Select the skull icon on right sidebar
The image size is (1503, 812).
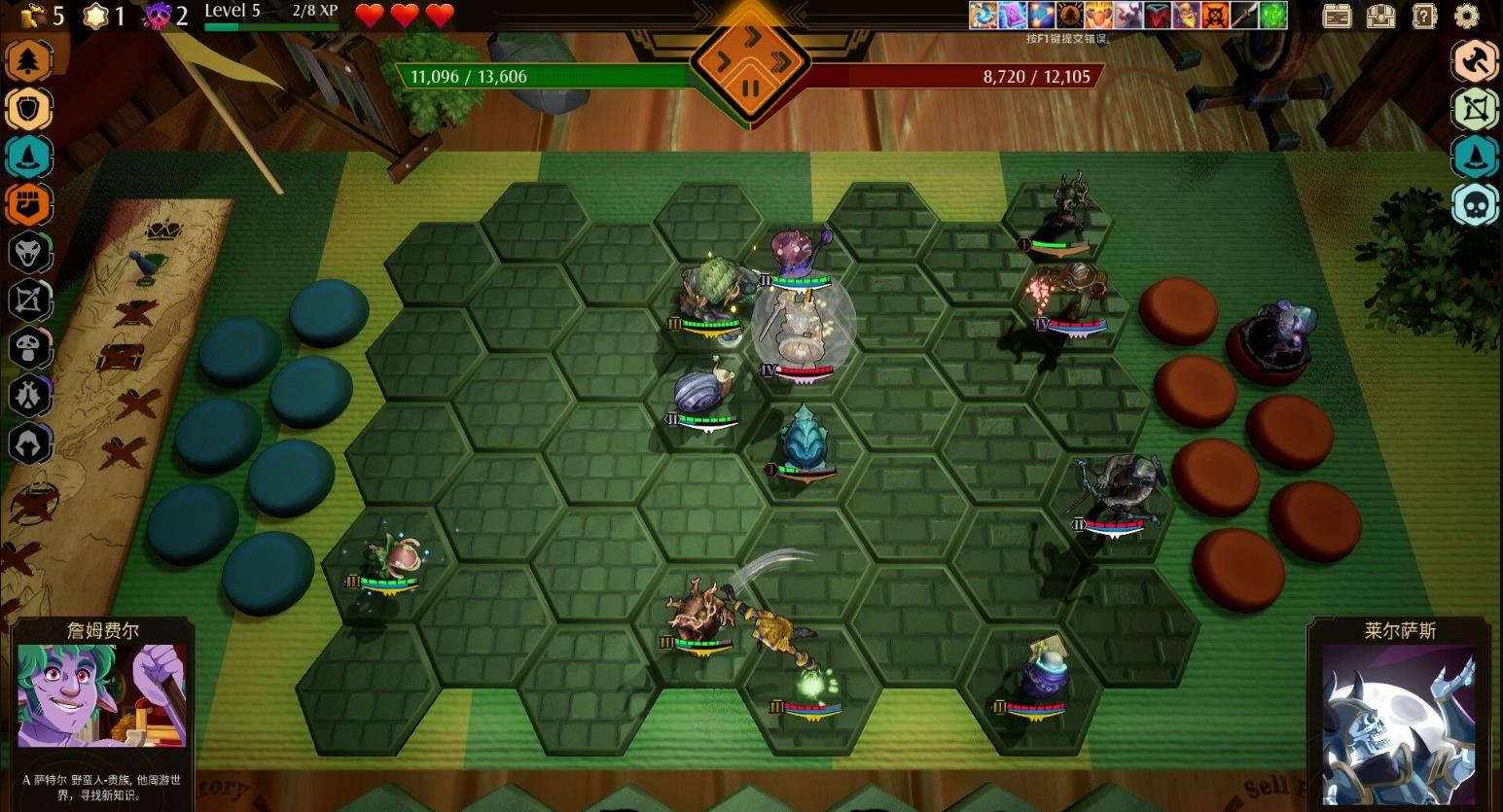[1476, 204]
